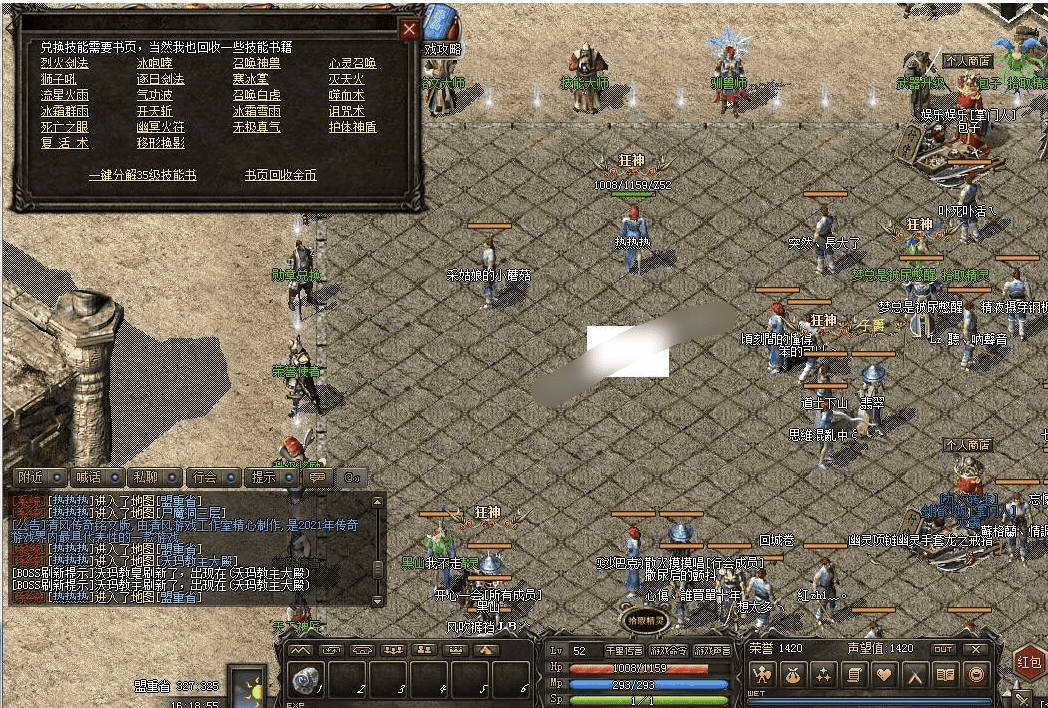This screenshot has height=708, width=1048.
Task: Click the 拾取精灵 pickup button
Action: (647, 621)
